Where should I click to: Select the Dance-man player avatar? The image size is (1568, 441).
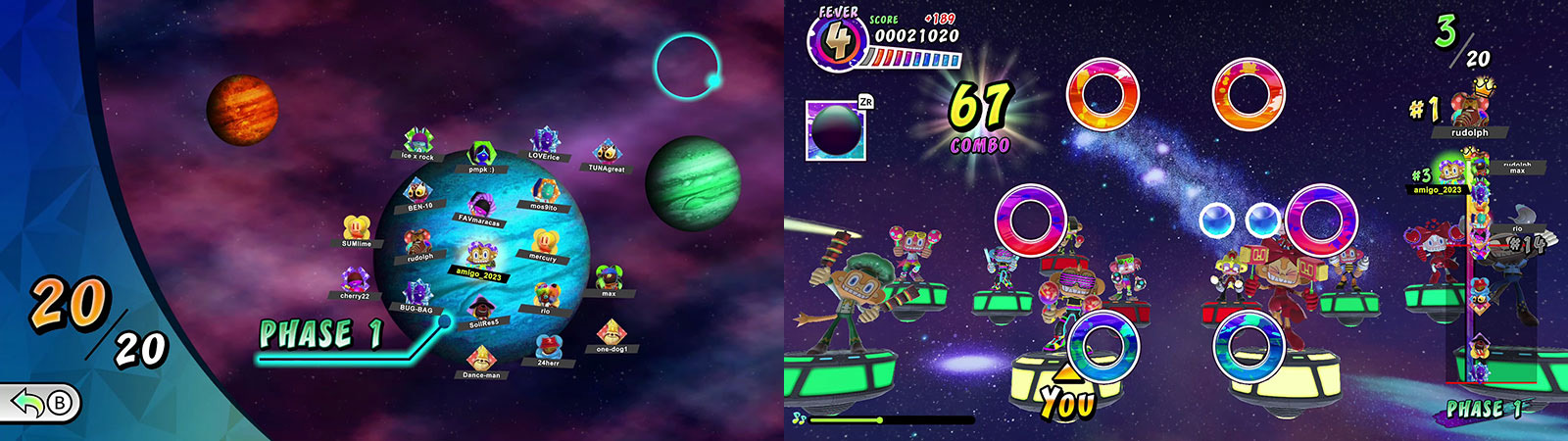[x=481, y=359]
